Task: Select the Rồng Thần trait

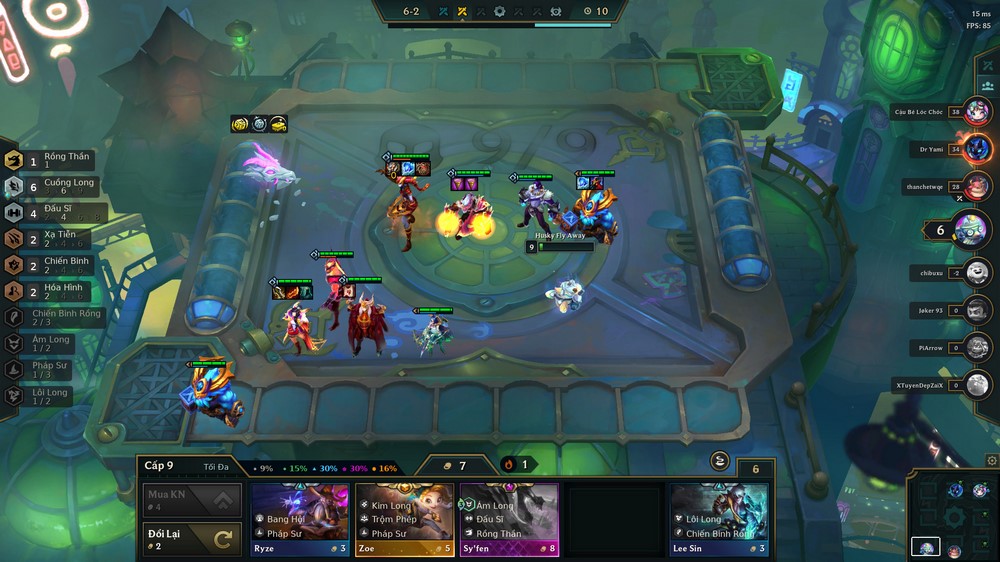Action: coord(58,160)
